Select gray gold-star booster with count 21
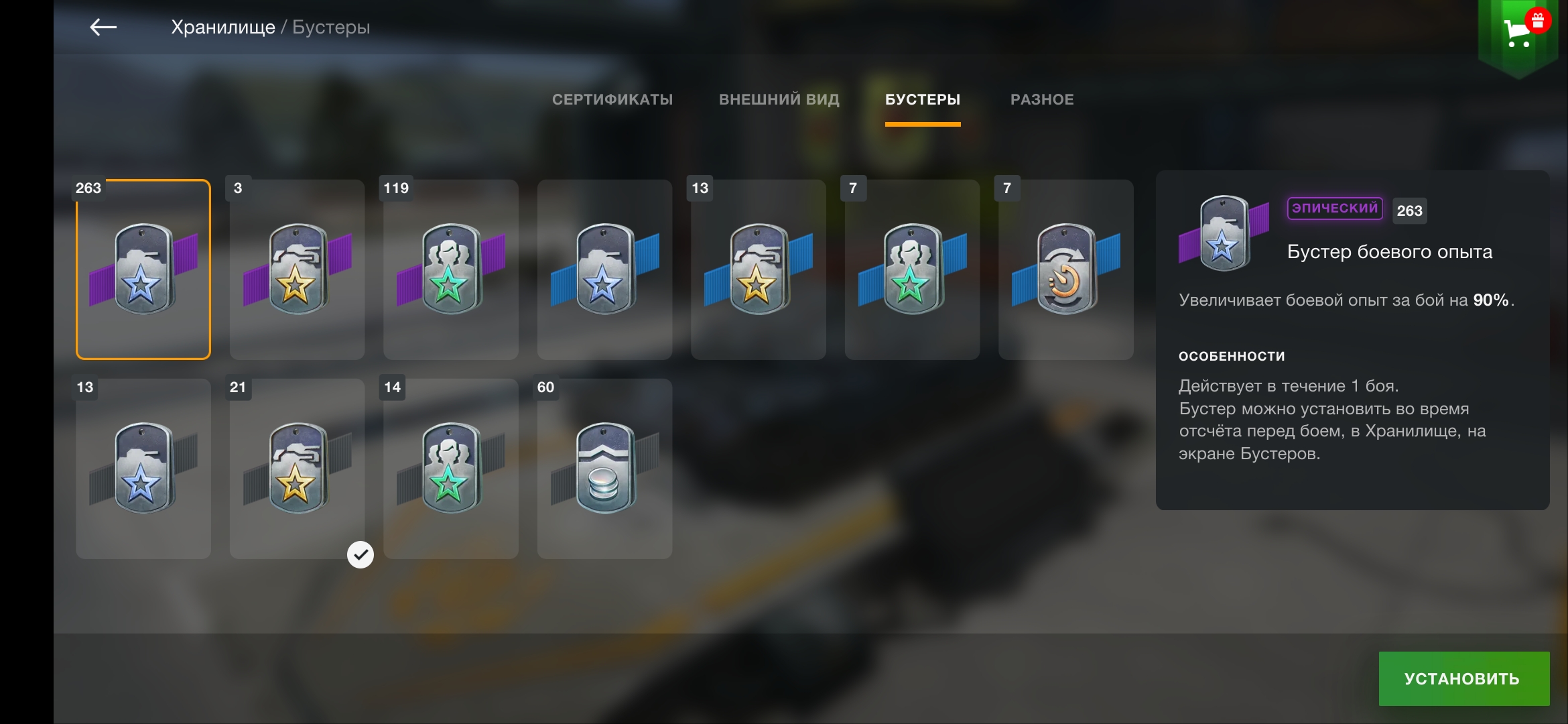 (297, 469)
